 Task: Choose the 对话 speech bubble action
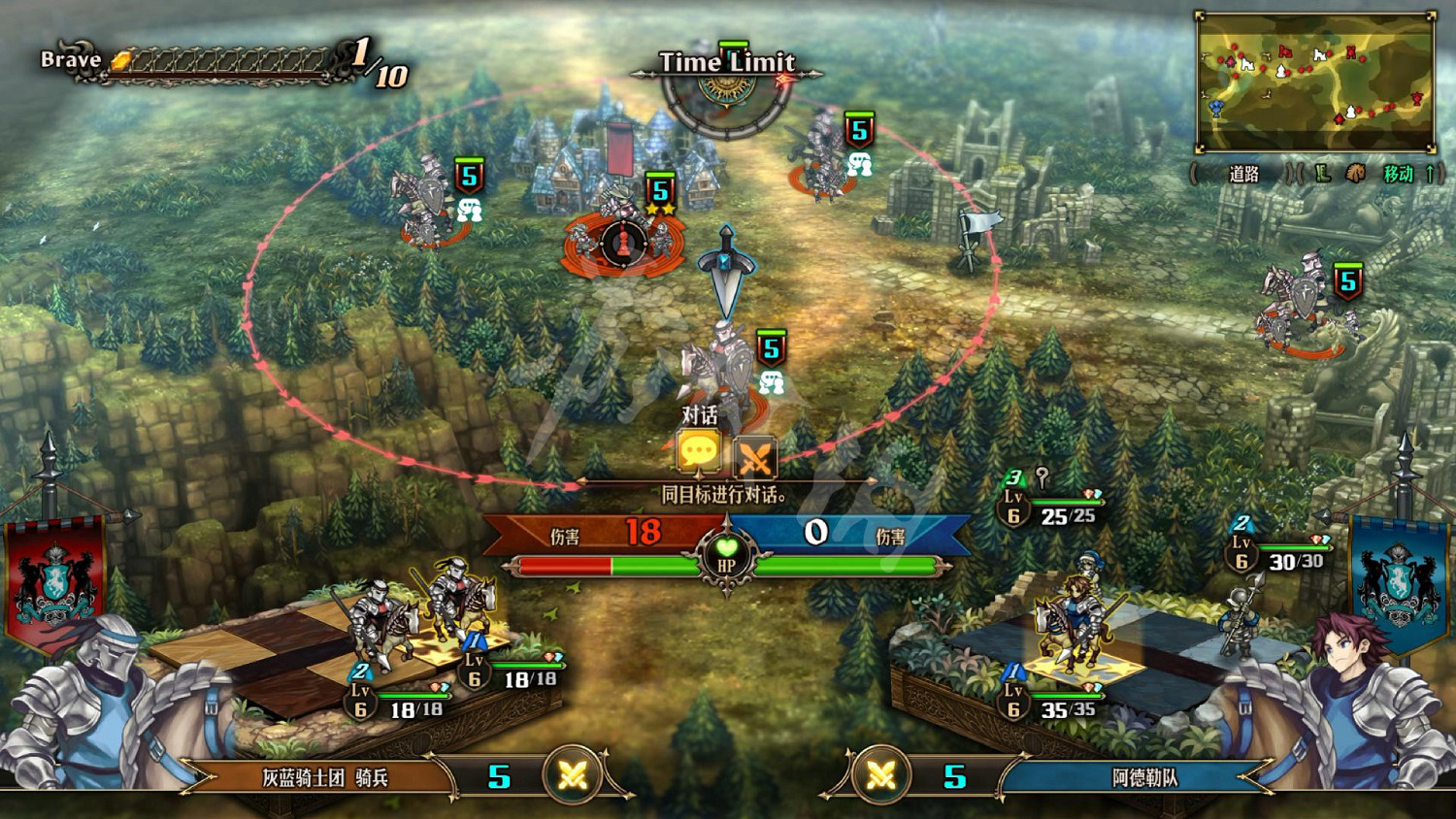click(x=698, y=452)
